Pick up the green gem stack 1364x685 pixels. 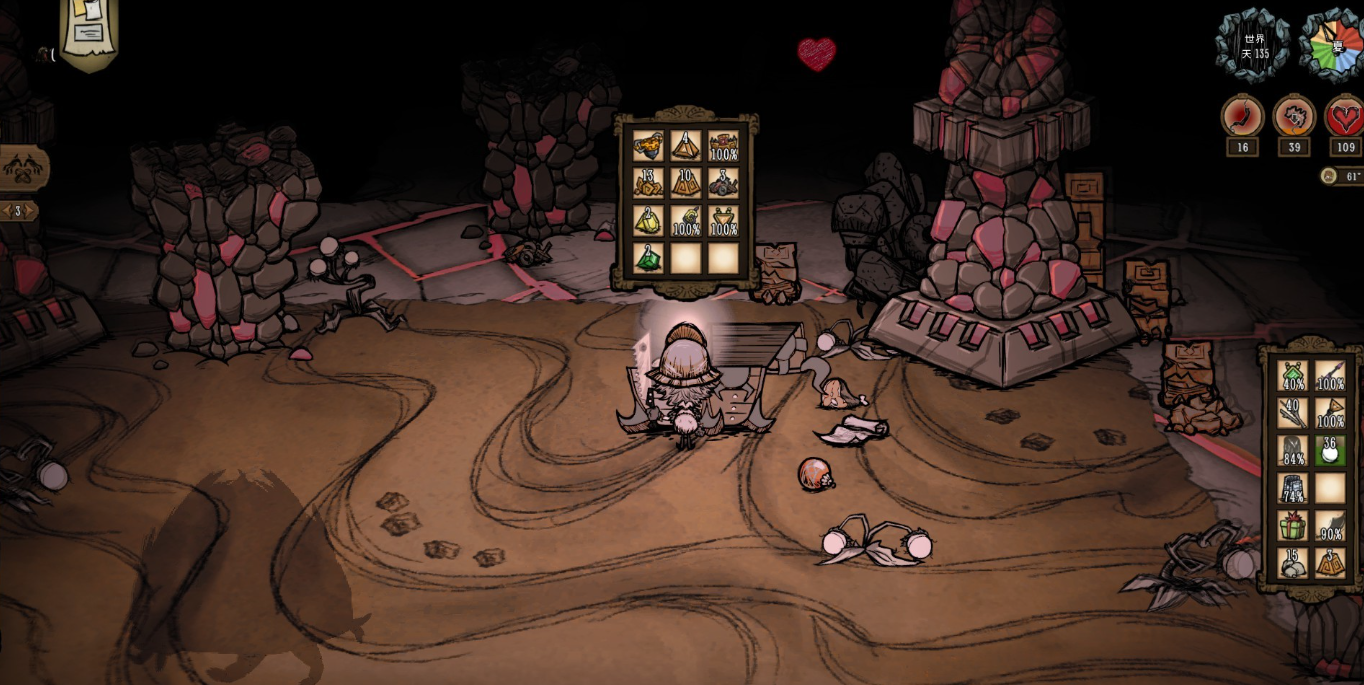pos(648,258)
